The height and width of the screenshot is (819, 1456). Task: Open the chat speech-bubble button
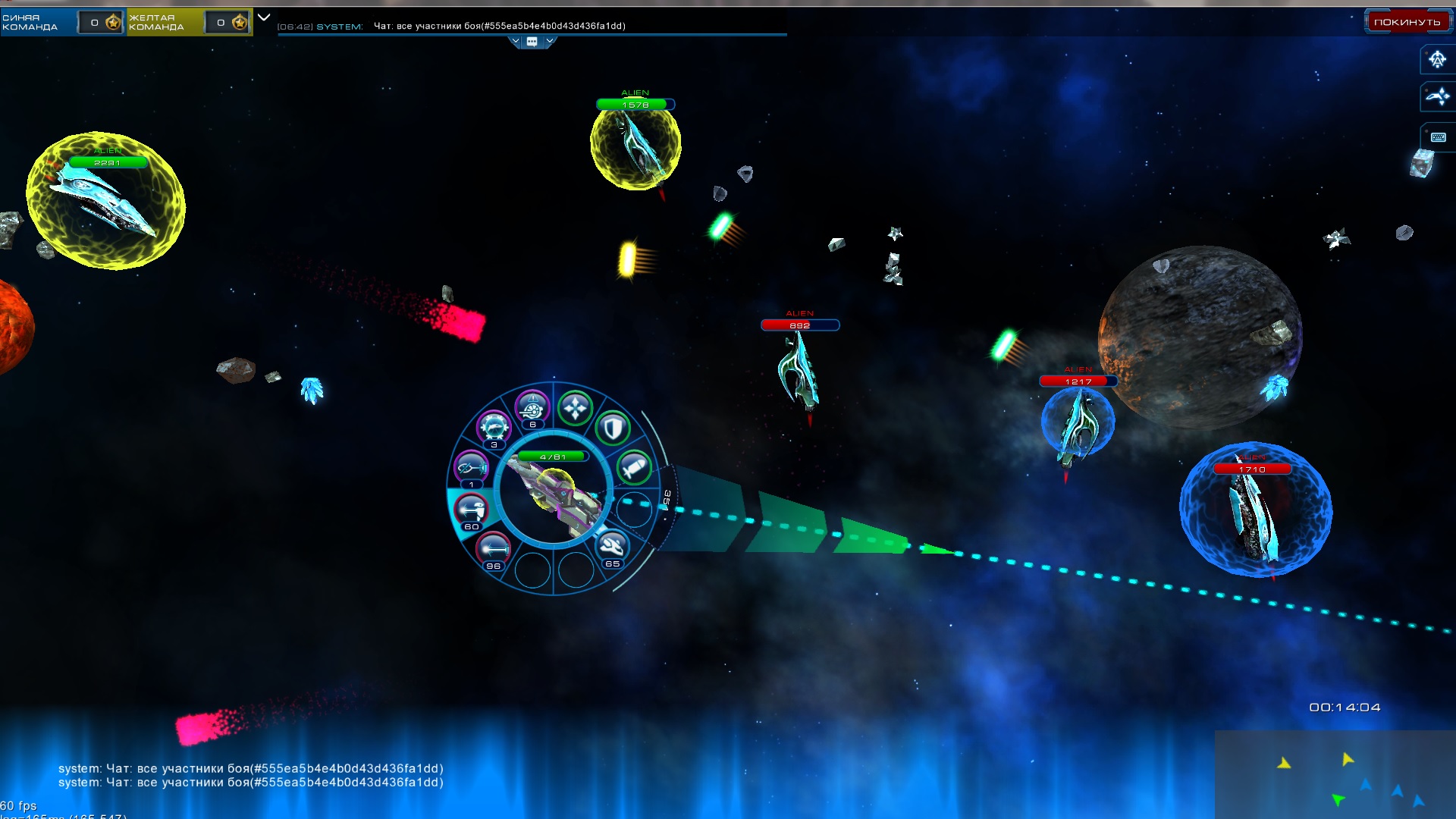pyautogui.click(x=532, y=42)
